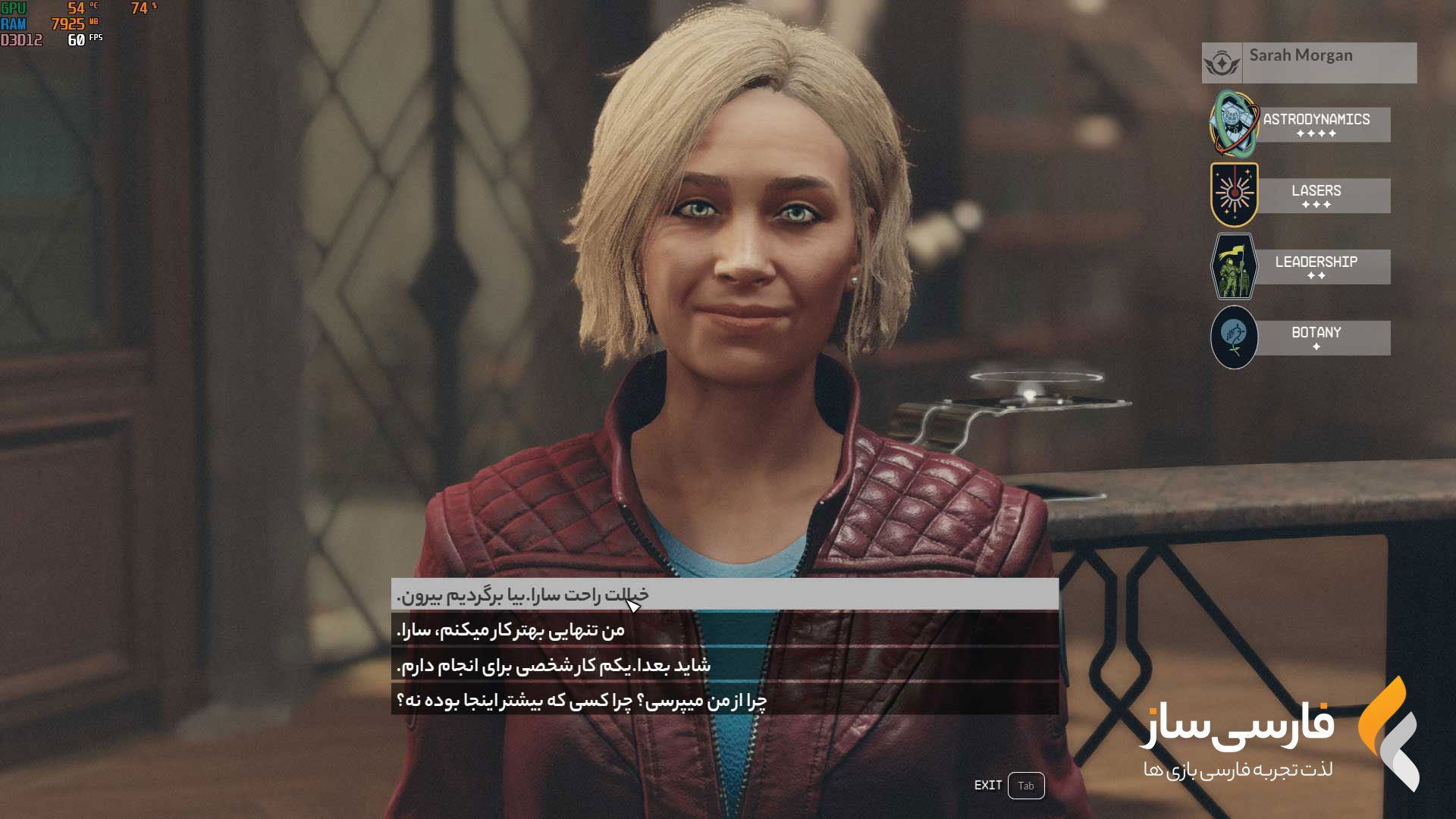The width and height of the screenshot is (1456, 819).
Task: Select the Lasers skill badge
Action: click(1234, 195)
